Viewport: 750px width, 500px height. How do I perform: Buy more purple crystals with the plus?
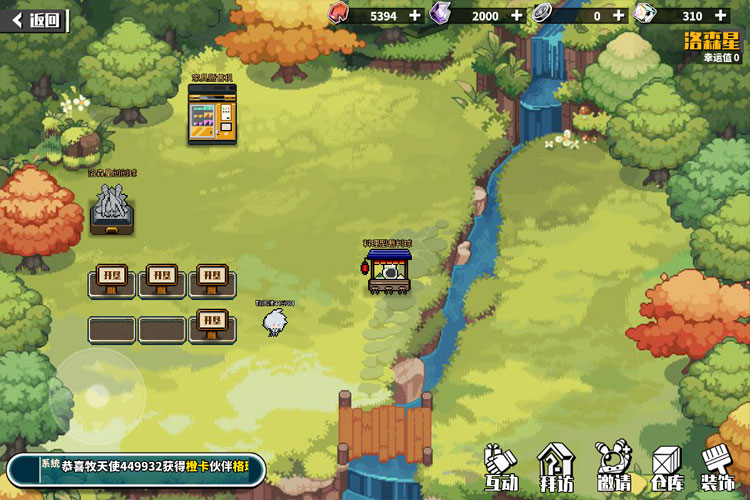[x=516, y=15]
